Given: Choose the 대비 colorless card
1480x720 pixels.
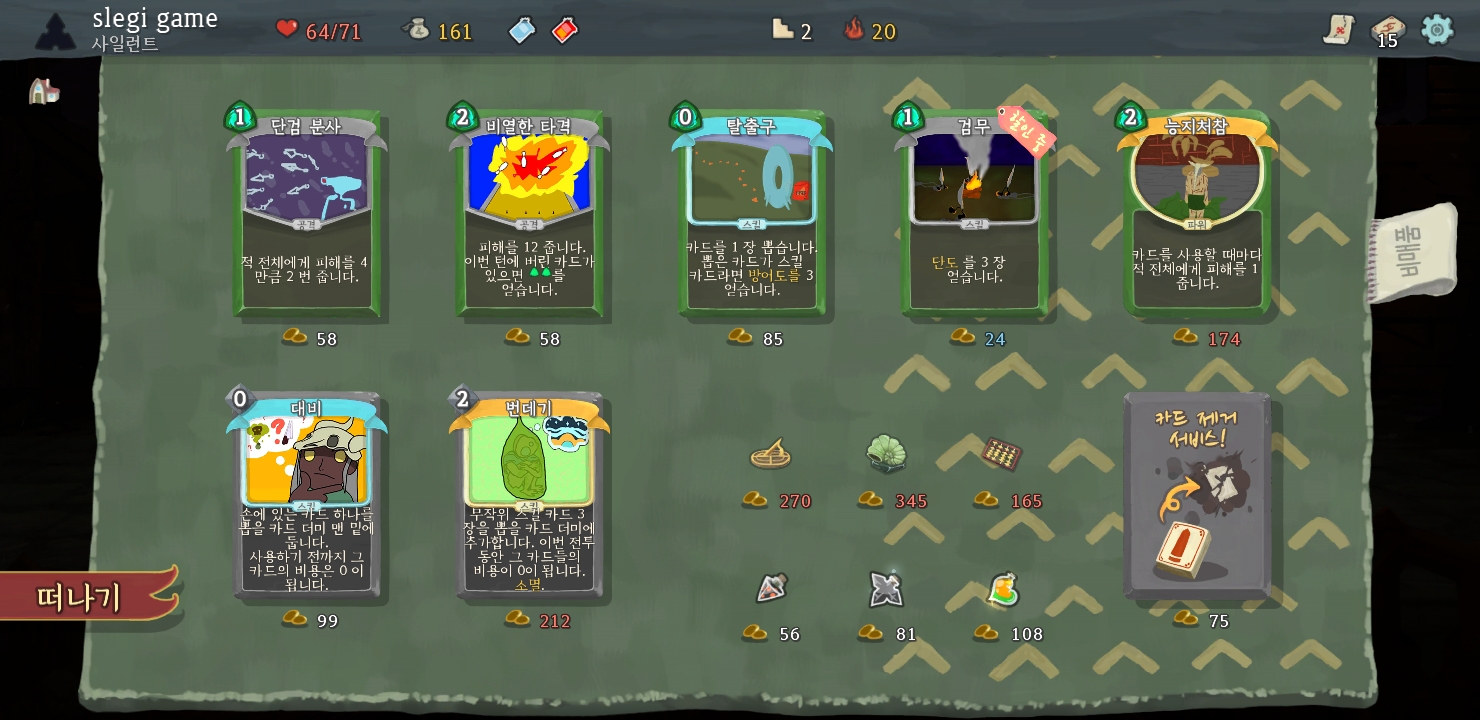Looking at the screenshot, I should tap(307, 497).
